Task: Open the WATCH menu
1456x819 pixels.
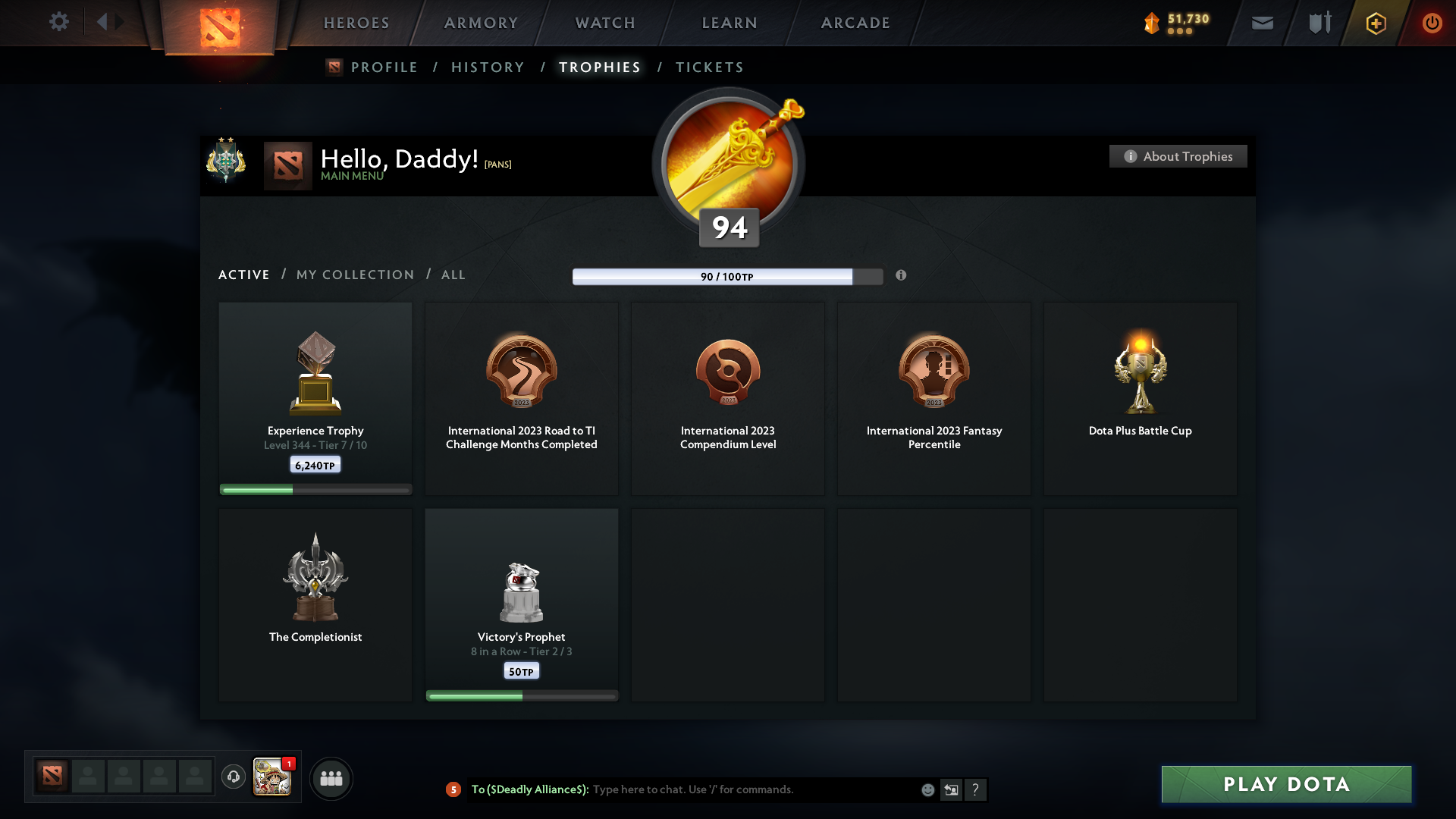Action: [x=604, y=23]
